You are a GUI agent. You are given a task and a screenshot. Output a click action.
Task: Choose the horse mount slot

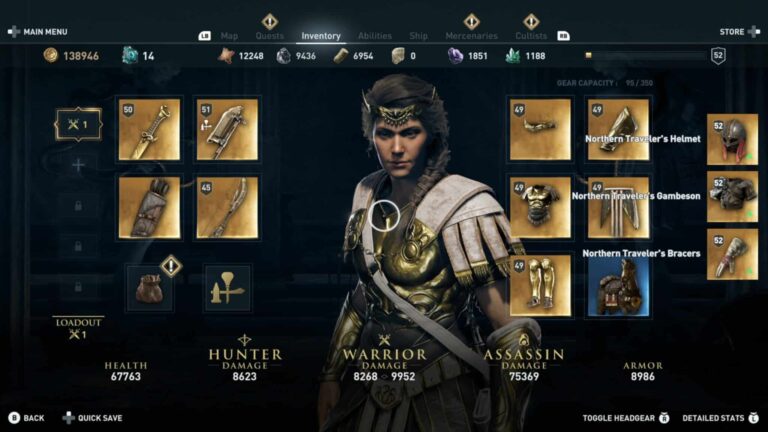pos(618,285)
